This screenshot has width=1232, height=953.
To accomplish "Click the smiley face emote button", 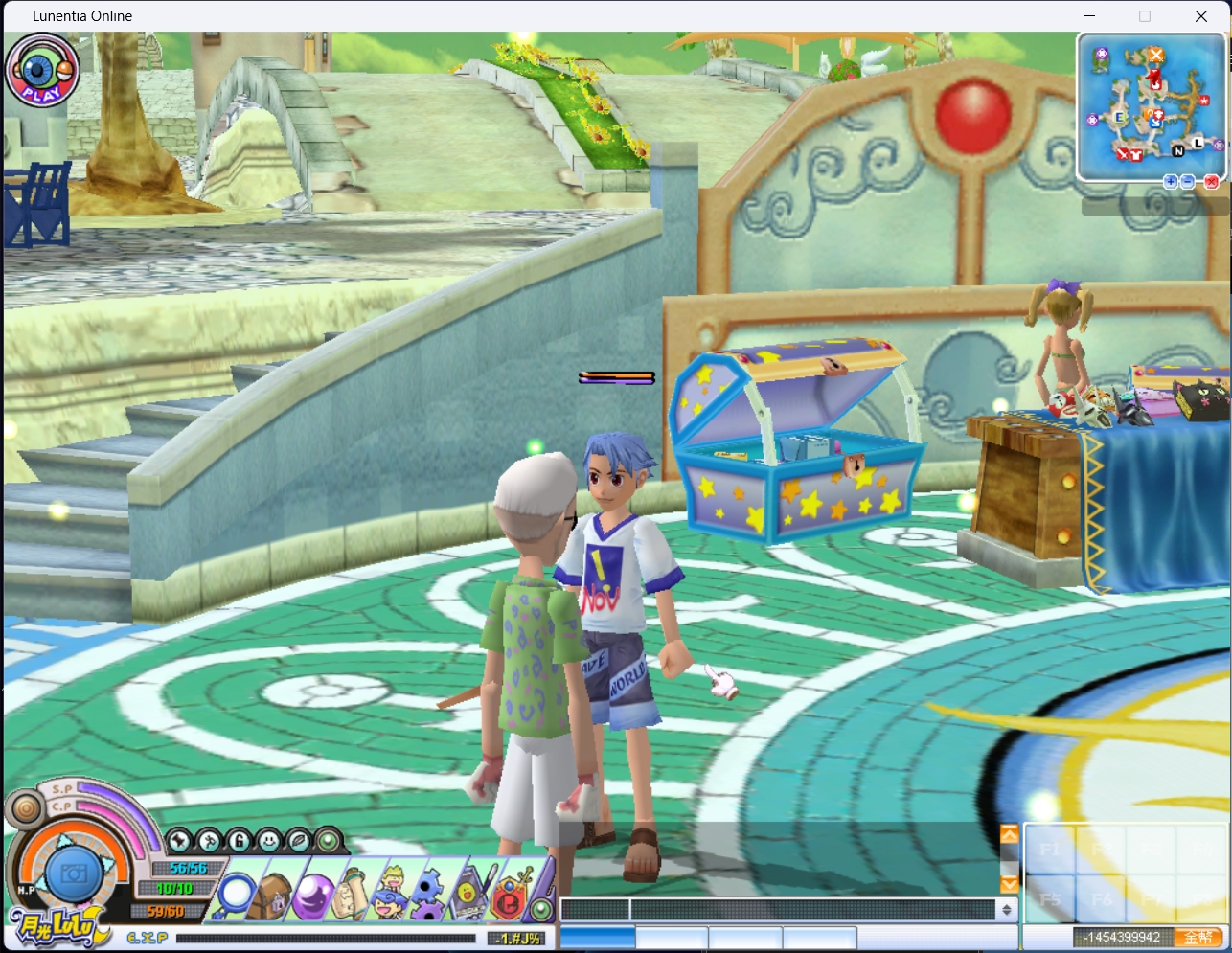I will point(268,841).
